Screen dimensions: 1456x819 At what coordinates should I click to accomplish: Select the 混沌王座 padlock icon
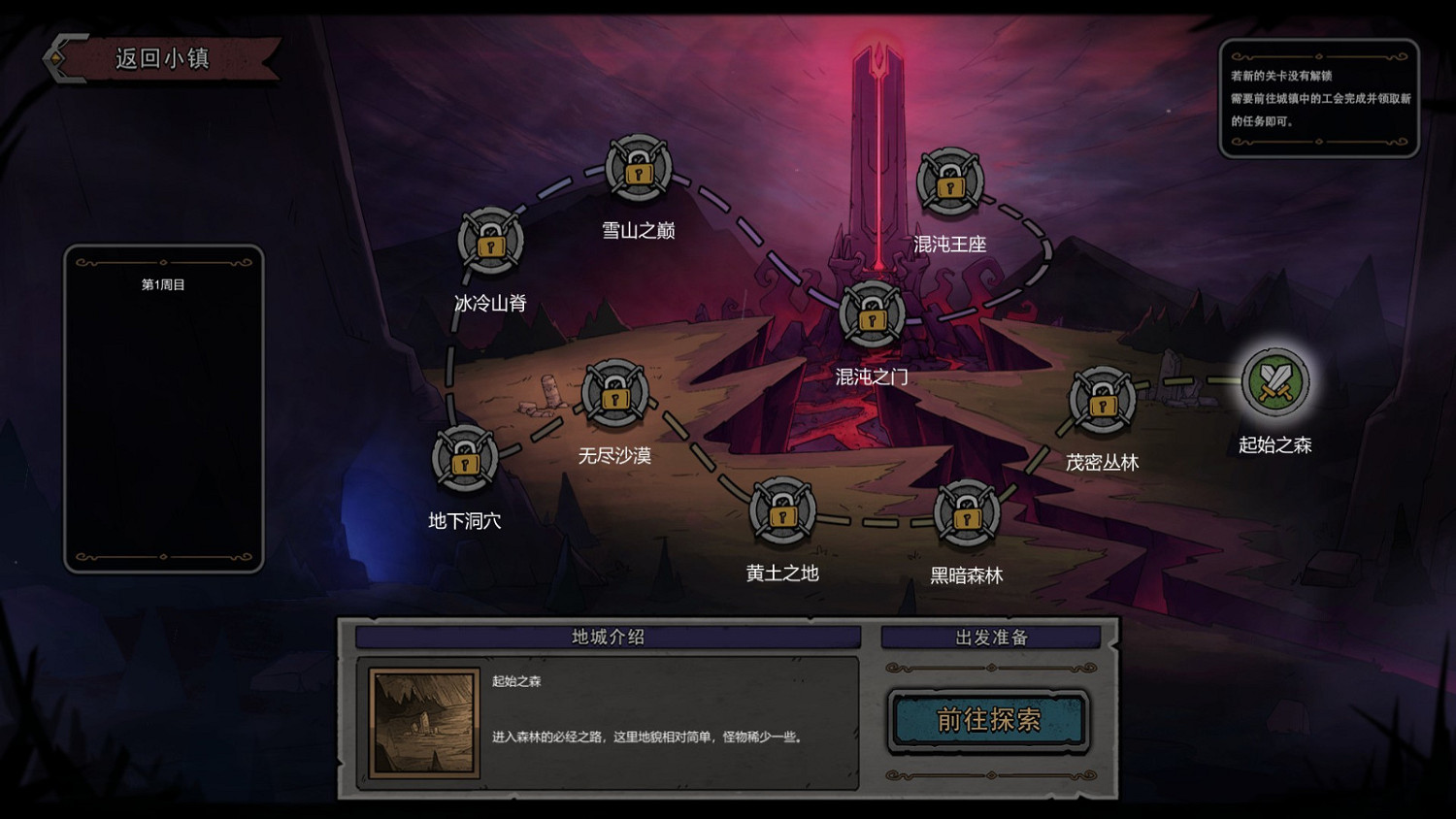pos(948,182)
